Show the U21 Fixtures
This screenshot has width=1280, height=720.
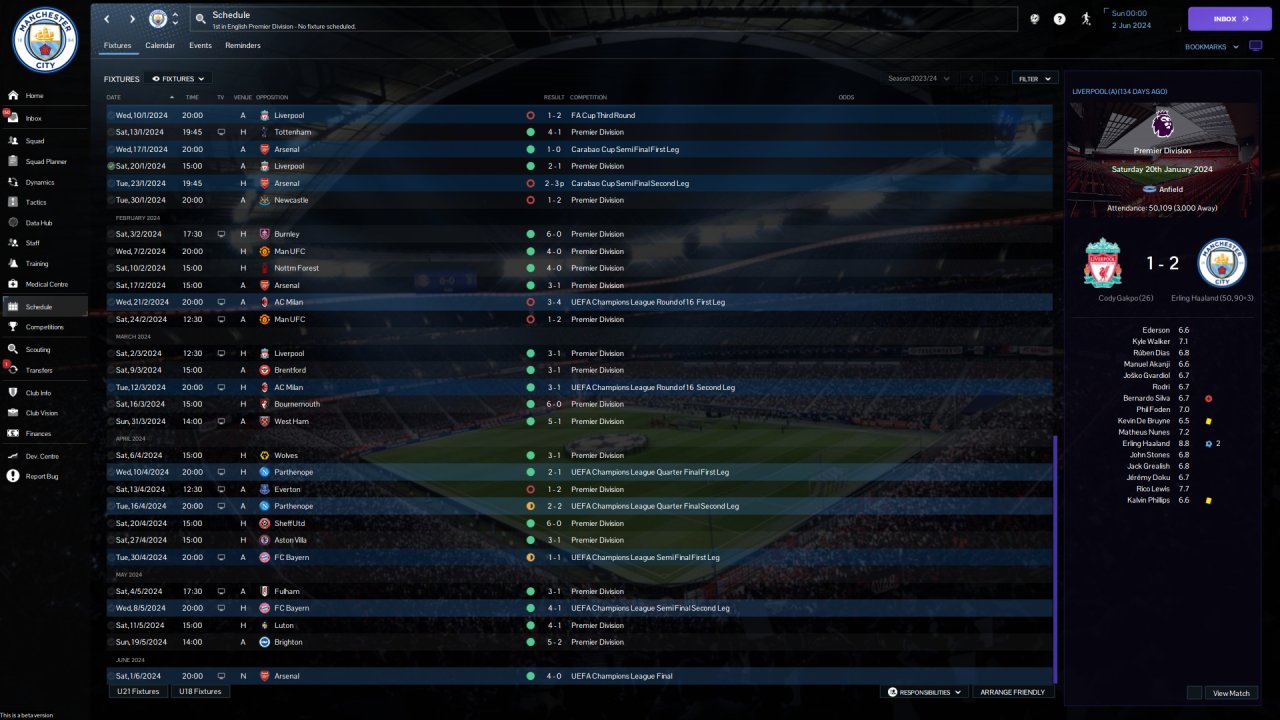pyautogui.click(x=138, y=691)
